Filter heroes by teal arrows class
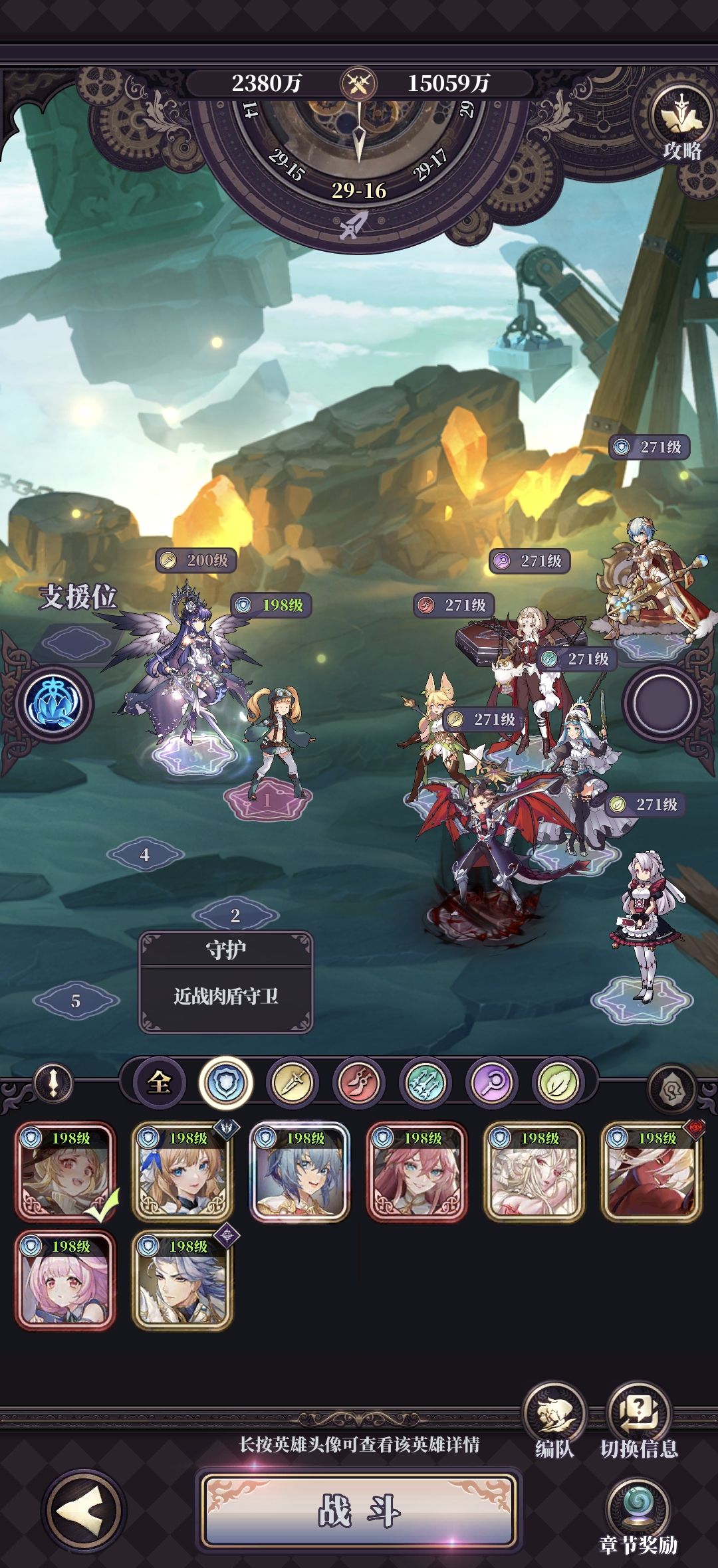Image resolution: width=718 pixels, height=1568 pixels. (425, 1082)
